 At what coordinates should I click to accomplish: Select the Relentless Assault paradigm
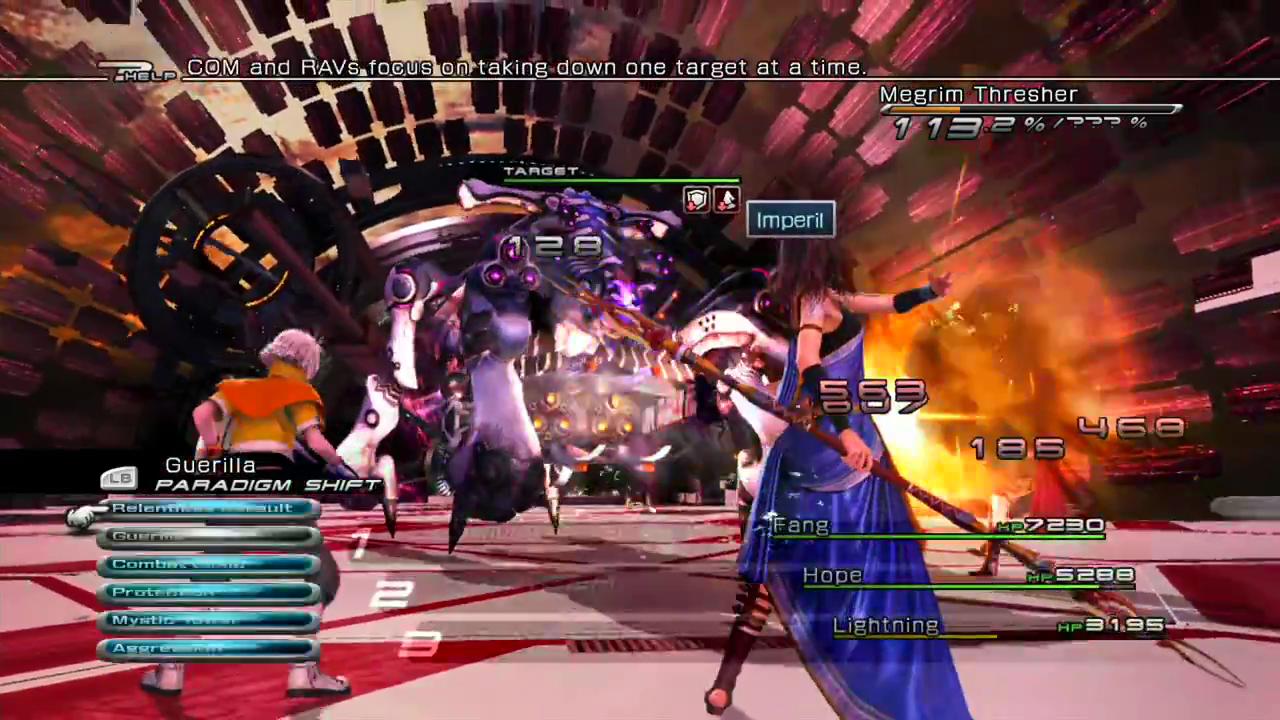pyautogui.click(x=208, y=509)
